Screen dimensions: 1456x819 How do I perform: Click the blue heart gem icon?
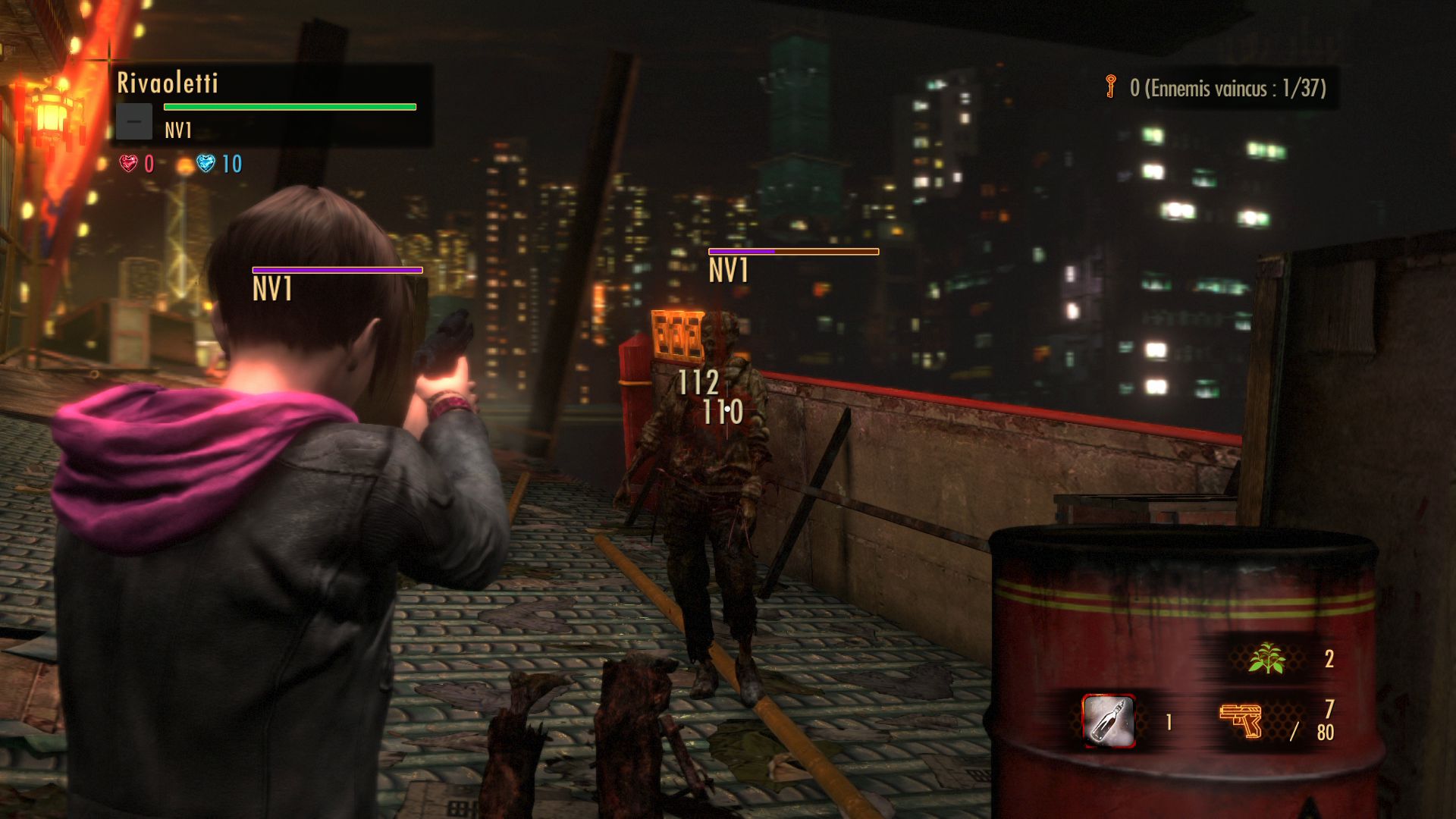point(206,163)
